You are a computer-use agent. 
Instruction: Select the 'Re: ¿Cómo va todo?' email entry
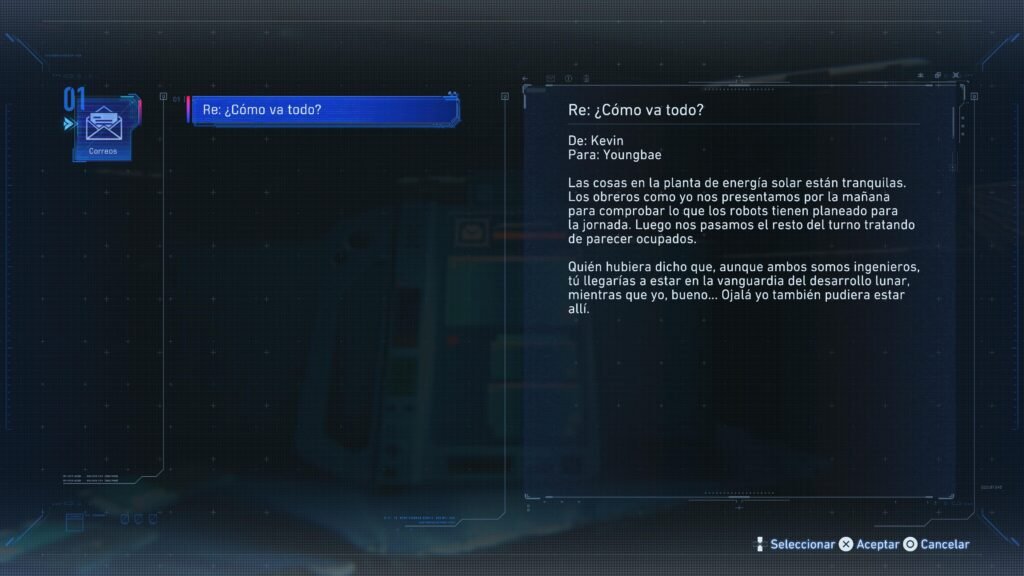point(324,110)
